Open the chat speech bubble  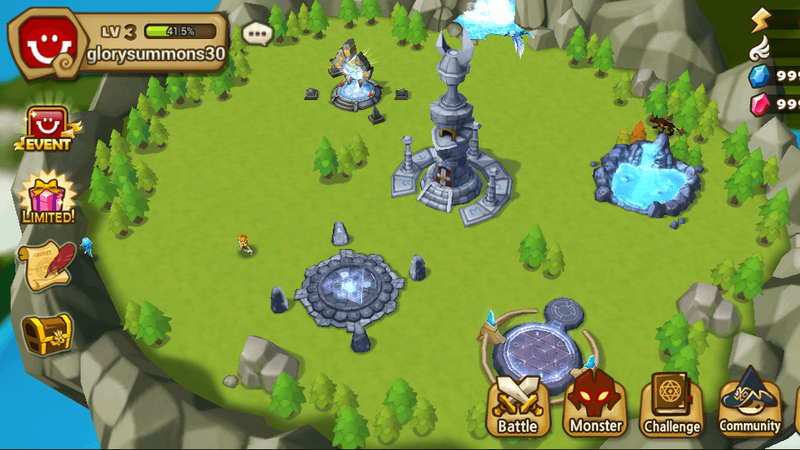[257, 33]
